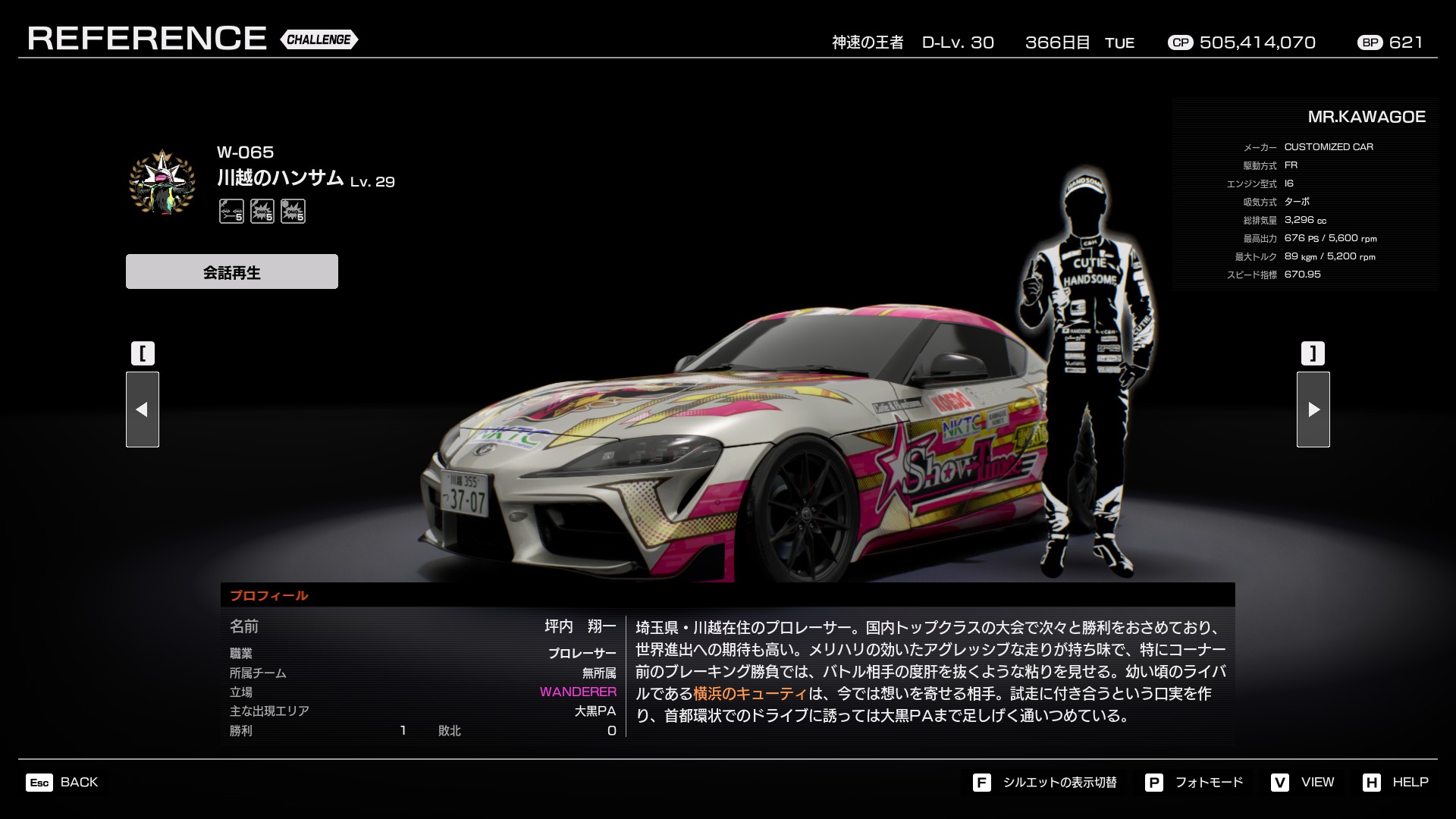Toggle silhouette display (シルエットの表示切替)
Image resolution: width=1456 pixels, height=819 pixels.
[x=1045, y=782]
